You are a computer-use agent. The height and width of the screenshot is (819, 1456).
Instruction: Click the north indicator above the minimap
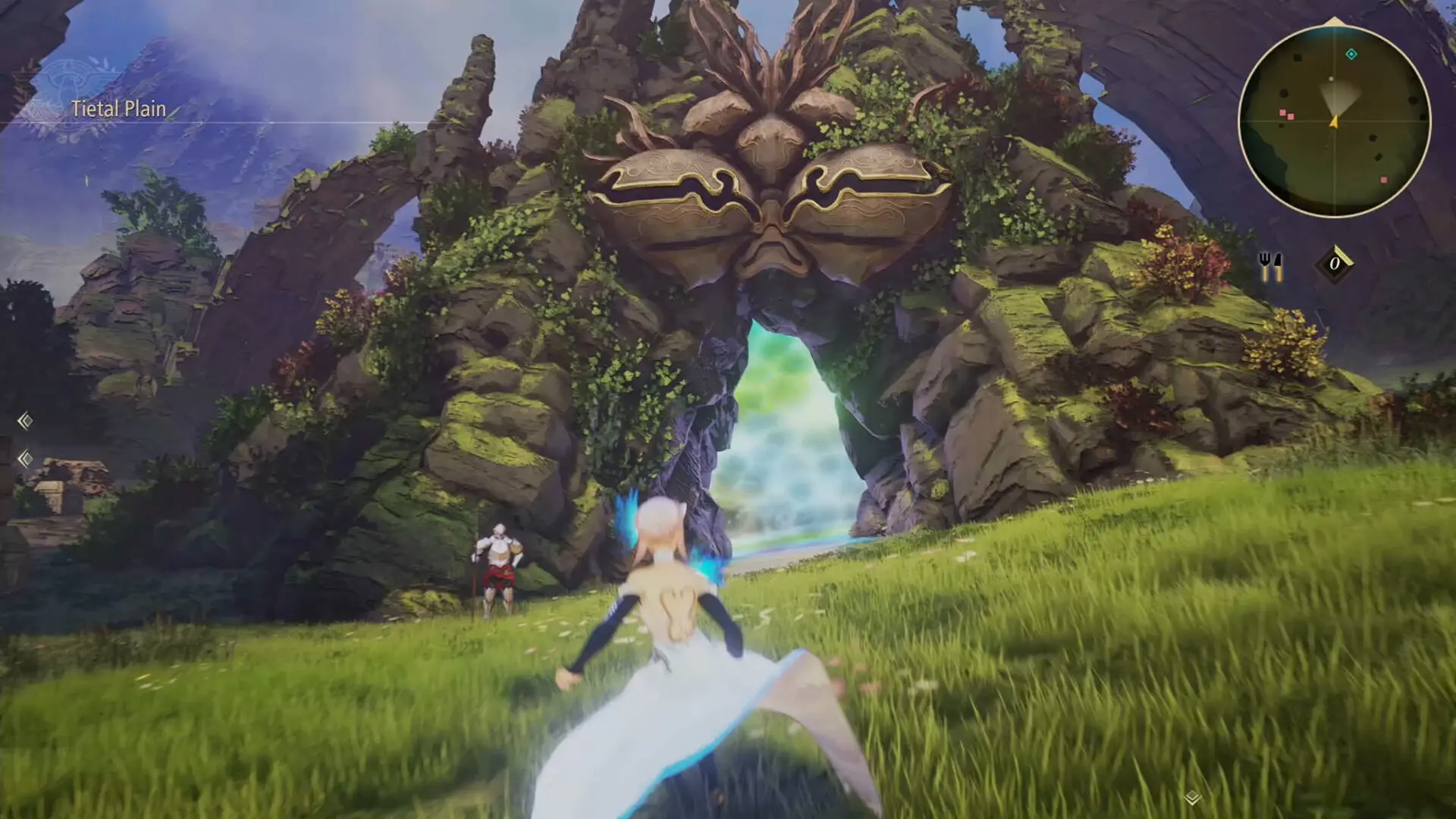click(1333, 20)
